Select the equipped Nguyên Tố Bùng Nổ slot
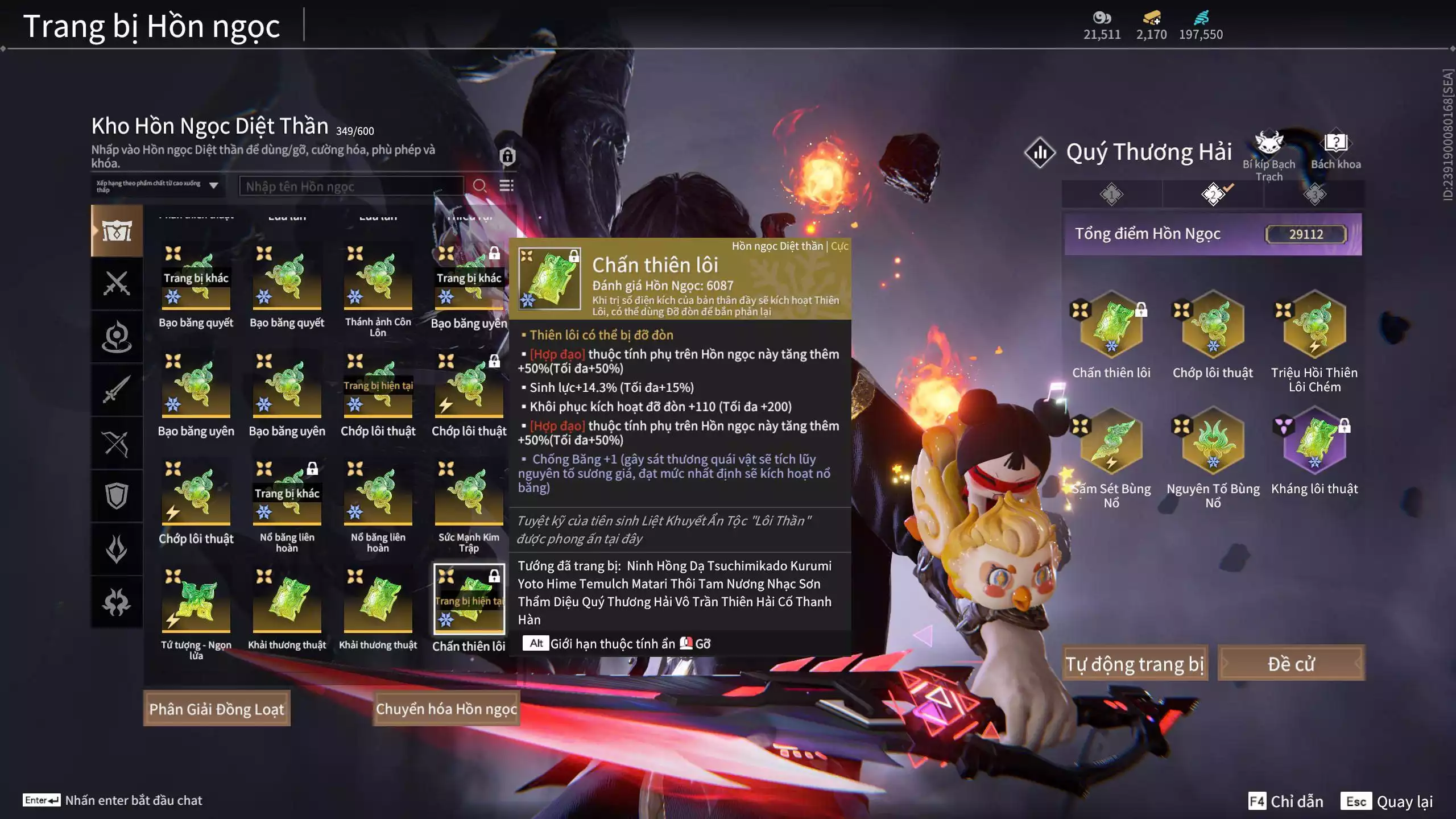 1213,441
